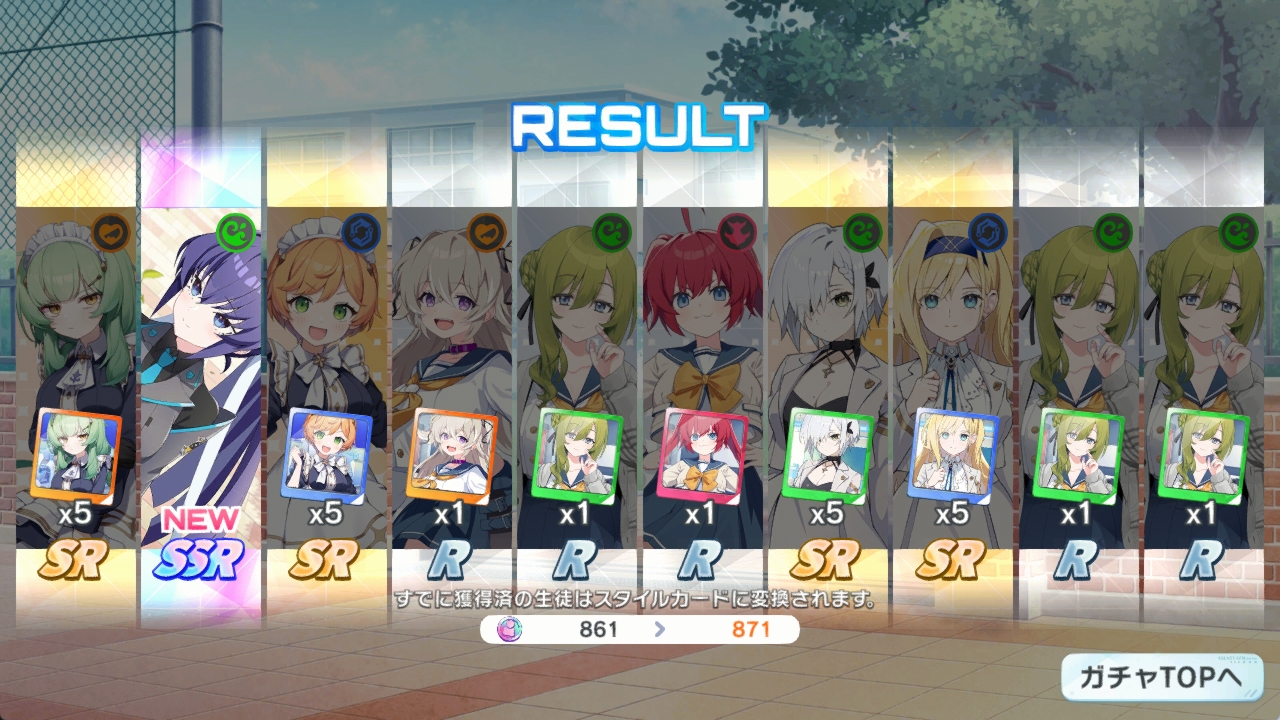The width and height of the screenshot is (1280, 720).
Task: Select the green-haired maid SR card
Action: pos(76,380)
